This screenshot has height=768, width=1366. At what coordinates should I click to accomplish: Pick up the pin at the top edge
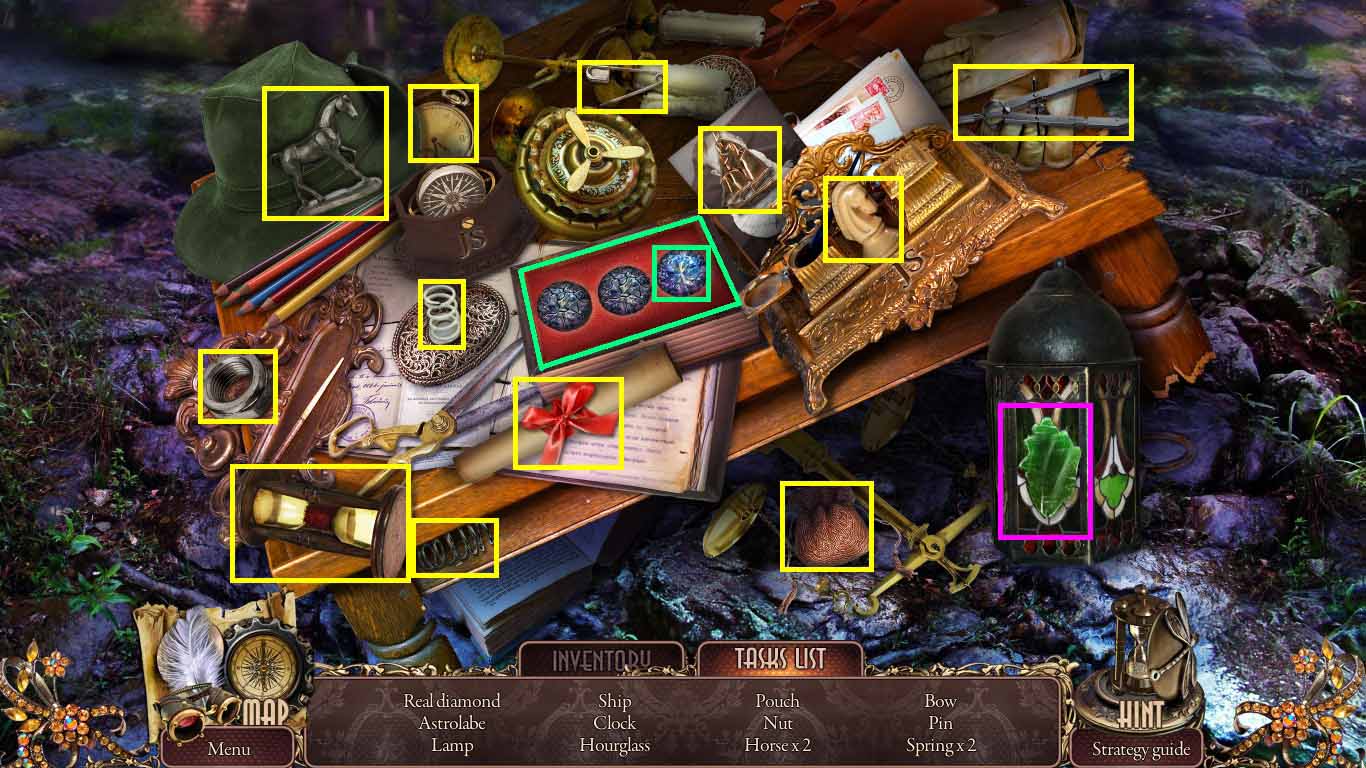click(x=621, y=86)
